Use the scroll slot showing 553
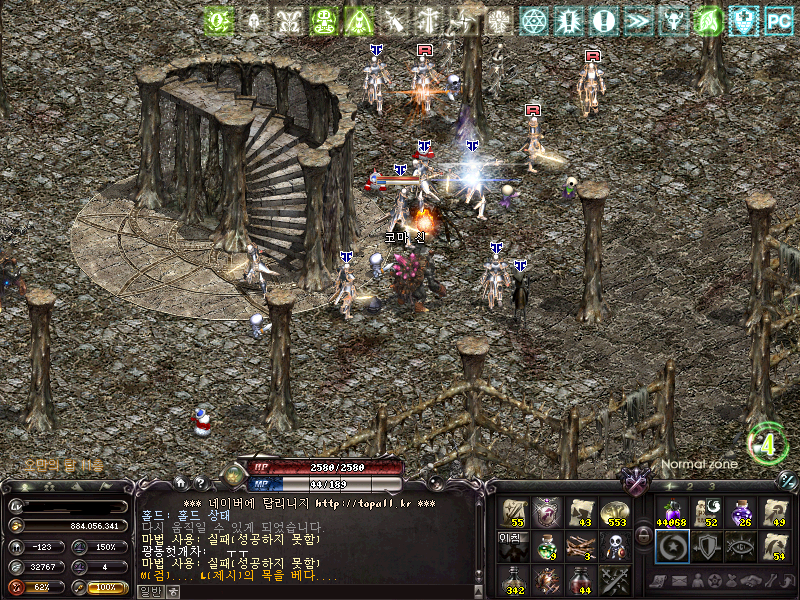800x600 pixels. coord(614,512)
